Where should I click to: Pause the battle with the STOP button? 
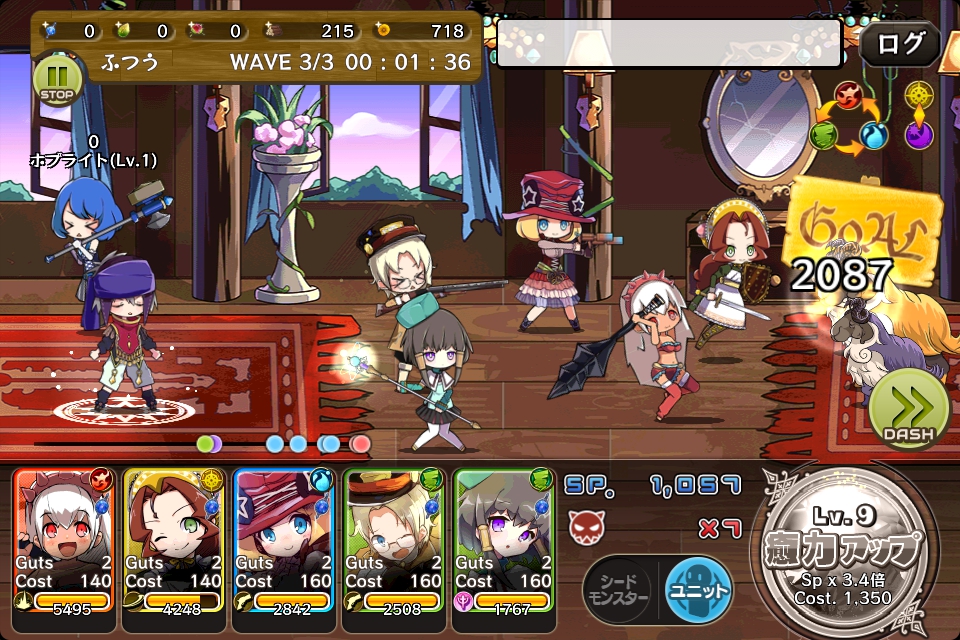55,80
